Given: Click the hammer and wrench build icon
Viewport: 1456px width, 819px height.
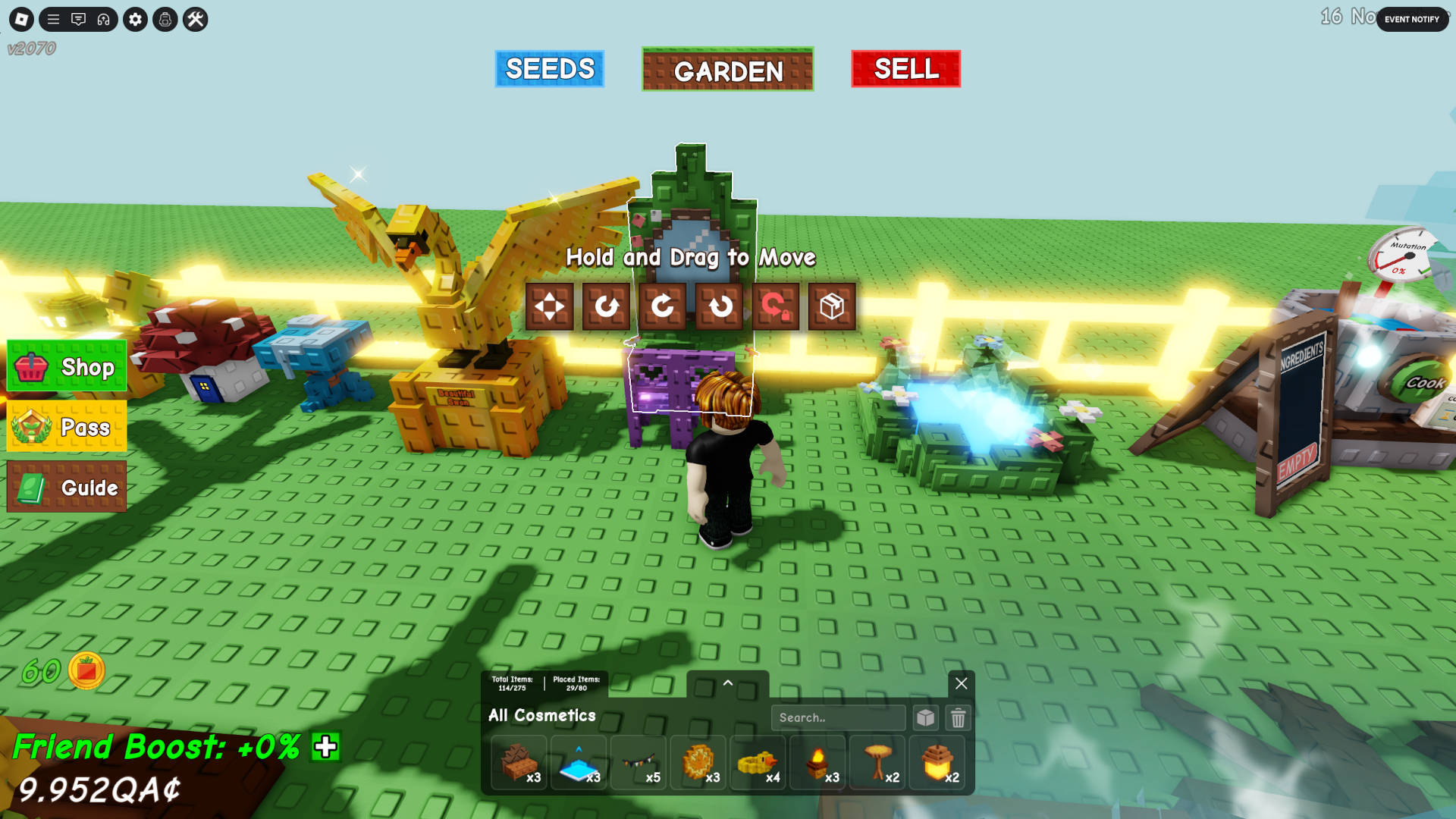Looking at the screenshot, I should tap(195, 20).
